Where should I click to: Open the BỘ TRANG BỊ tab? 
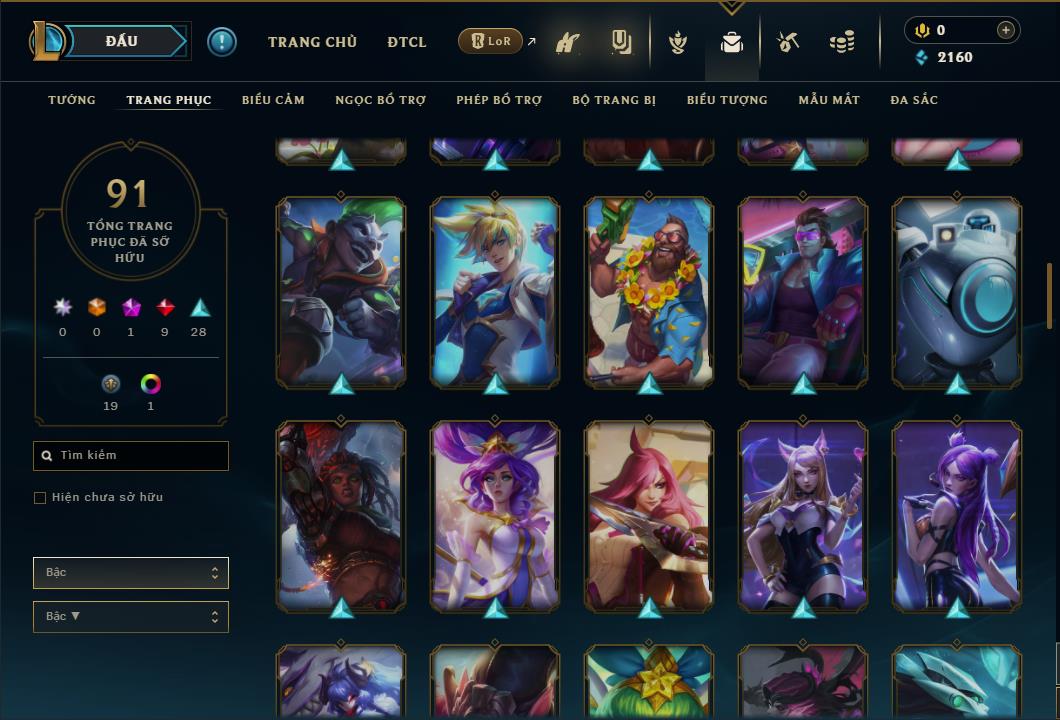pyautogui.click(x=614, y=100)
